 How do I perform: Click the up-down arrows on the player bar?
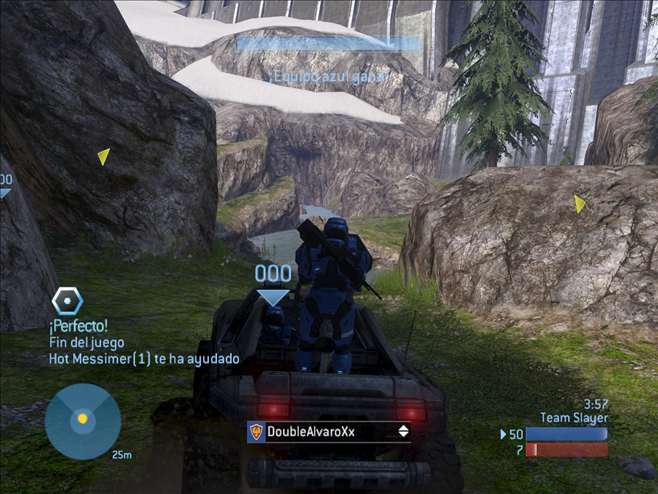click(403, 432)
